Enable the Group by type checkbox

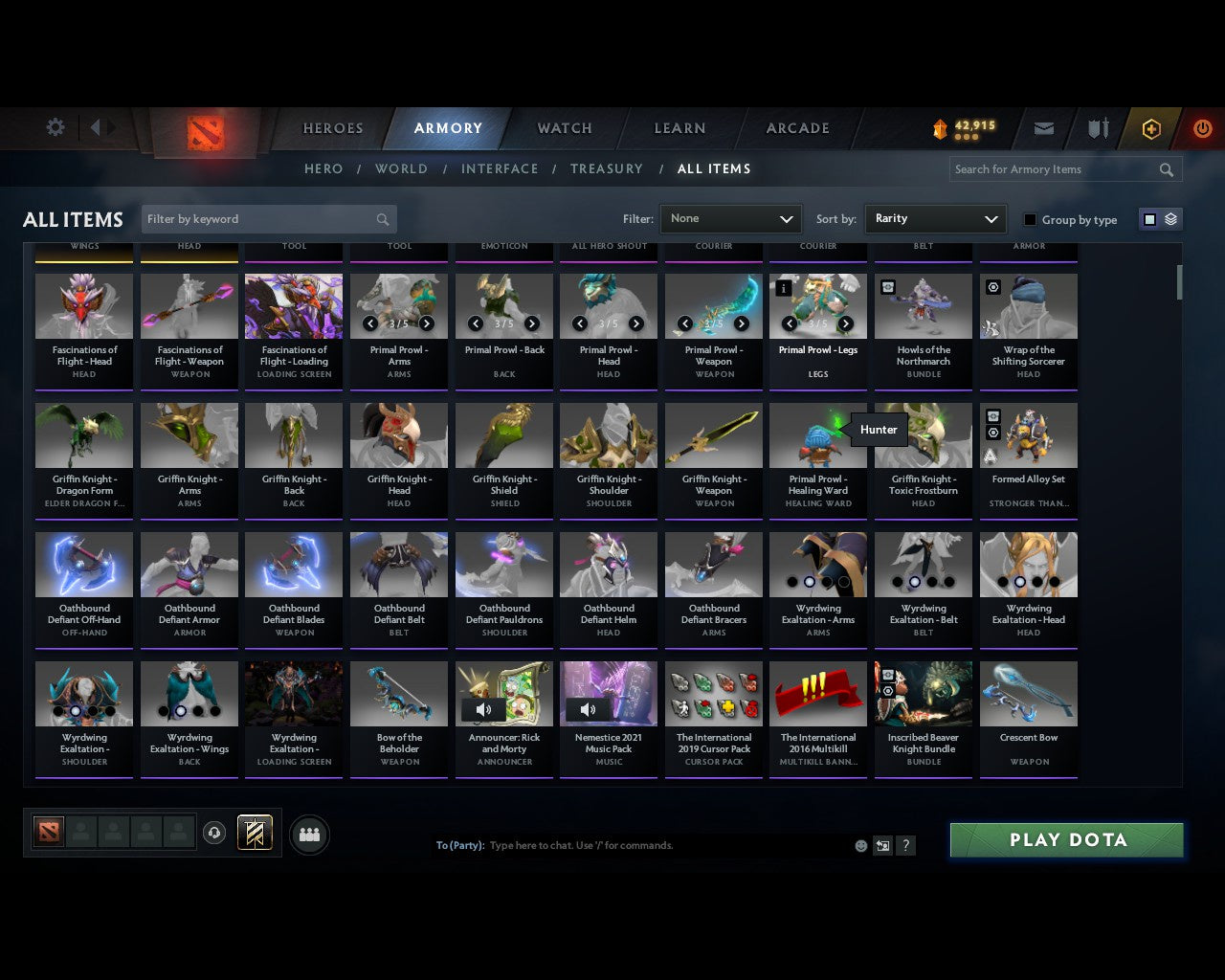pyautogui.click(x=1030, y=219)
